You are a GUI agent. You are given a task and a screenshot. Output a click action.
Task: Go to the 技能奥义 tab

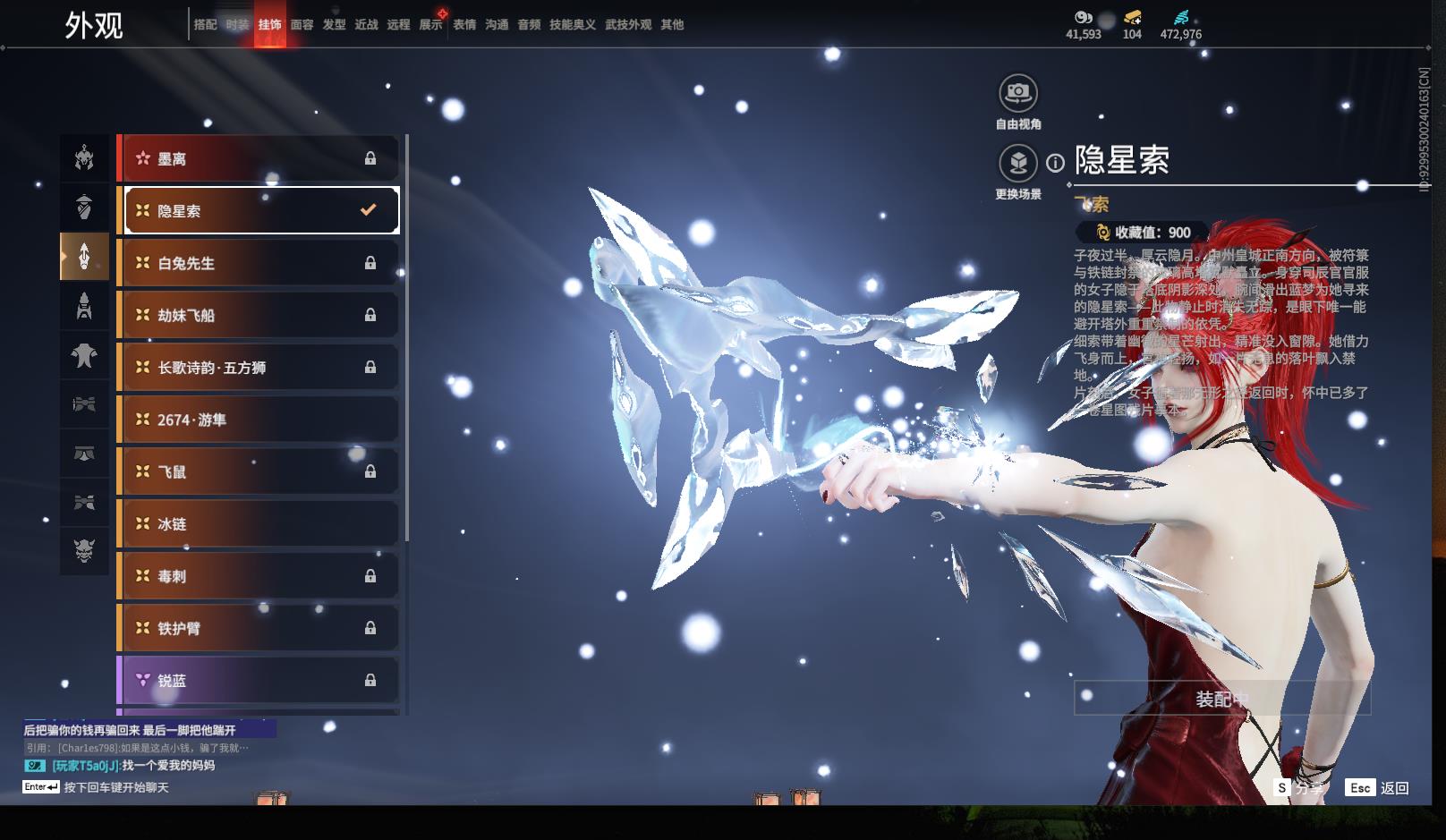572,25
